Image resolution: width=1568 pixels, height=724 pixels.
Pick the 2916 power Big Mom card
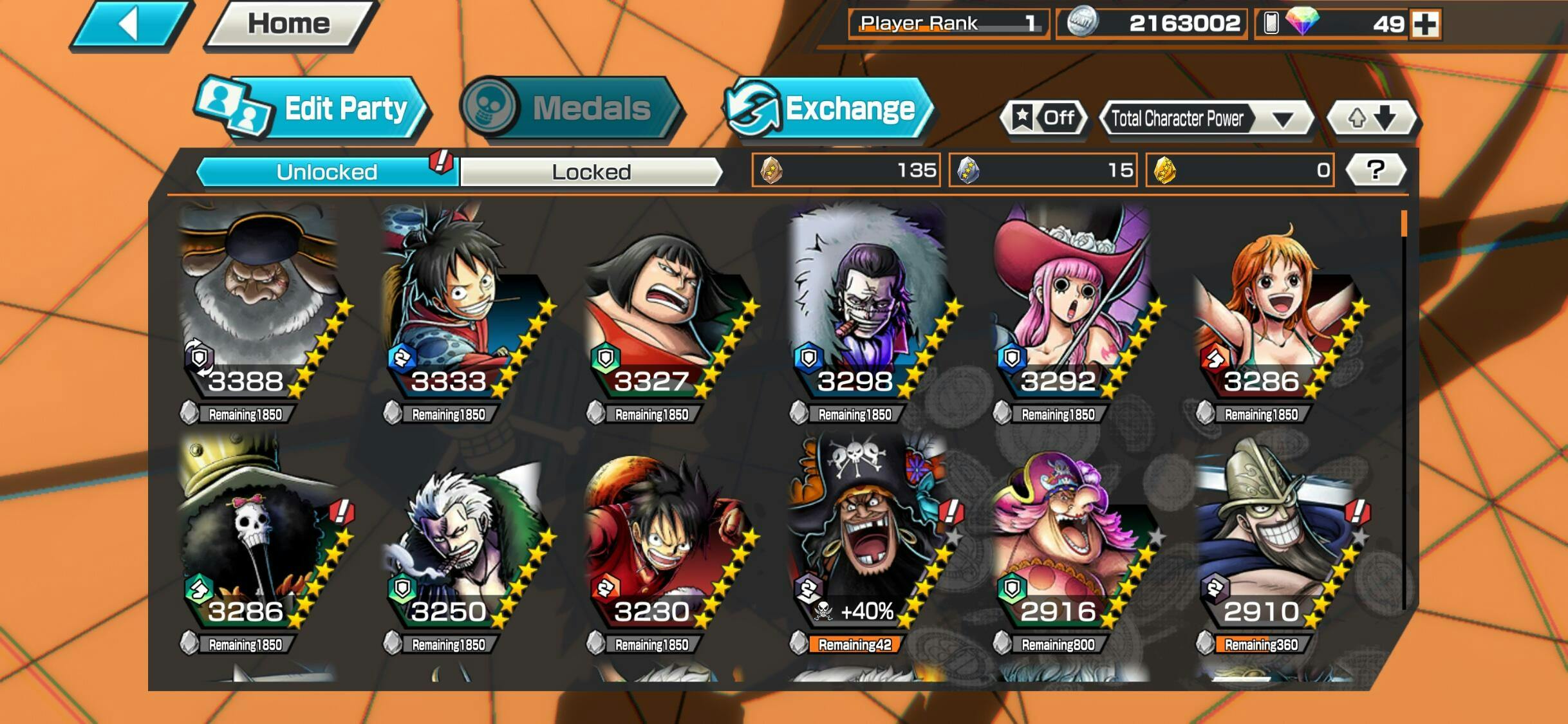(1069, 534)
